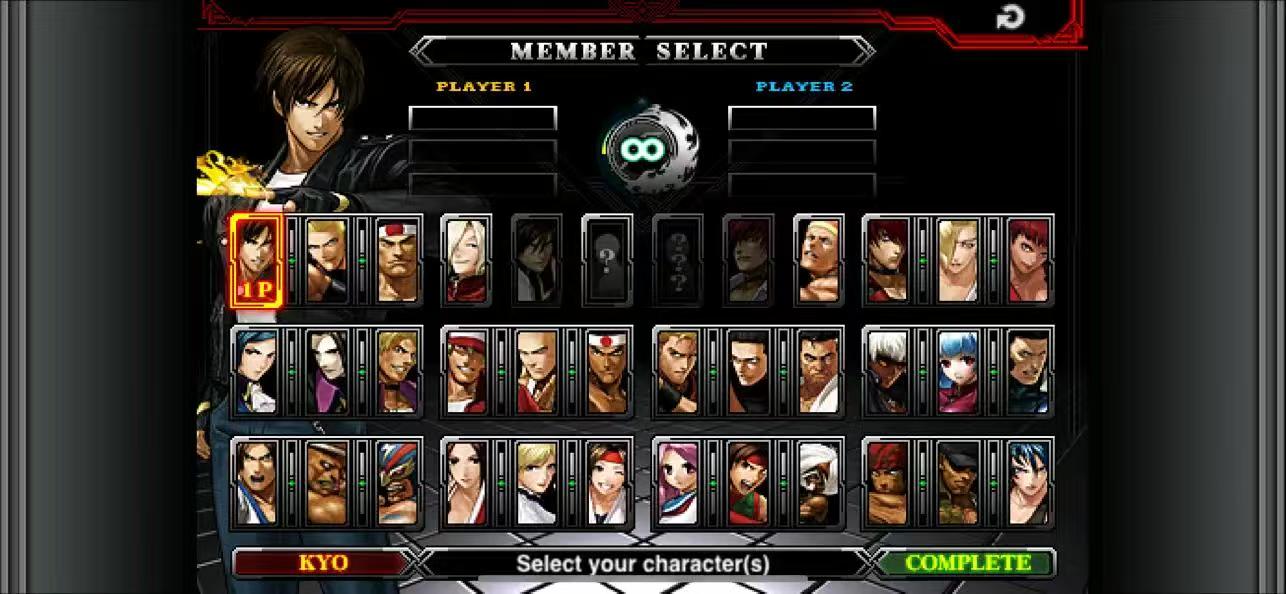
Task: Choose blue-haired Kula Diamond portrait
Action: pyautogui.click(x=958, y=372)
